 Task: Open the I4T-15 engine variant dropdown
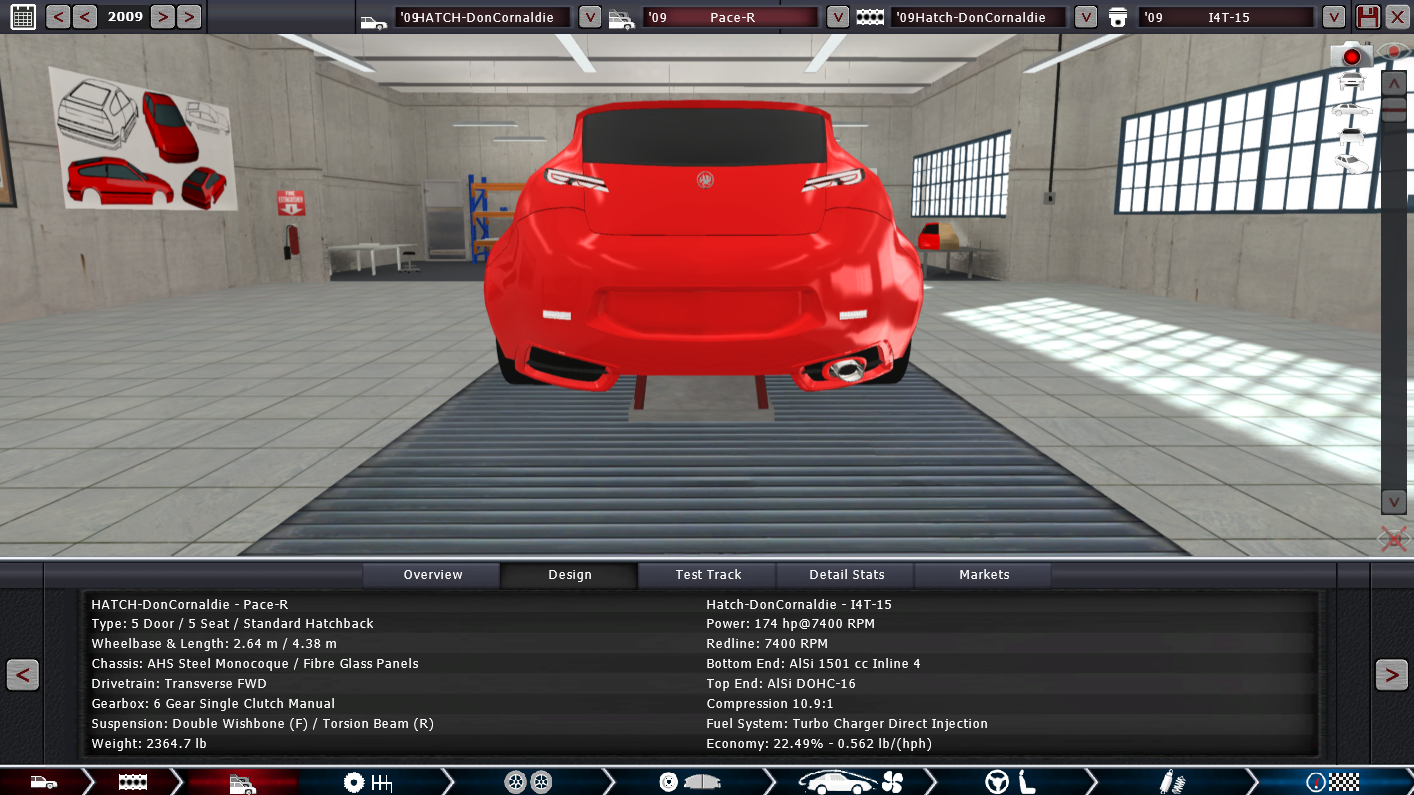tap(1333, 17)
